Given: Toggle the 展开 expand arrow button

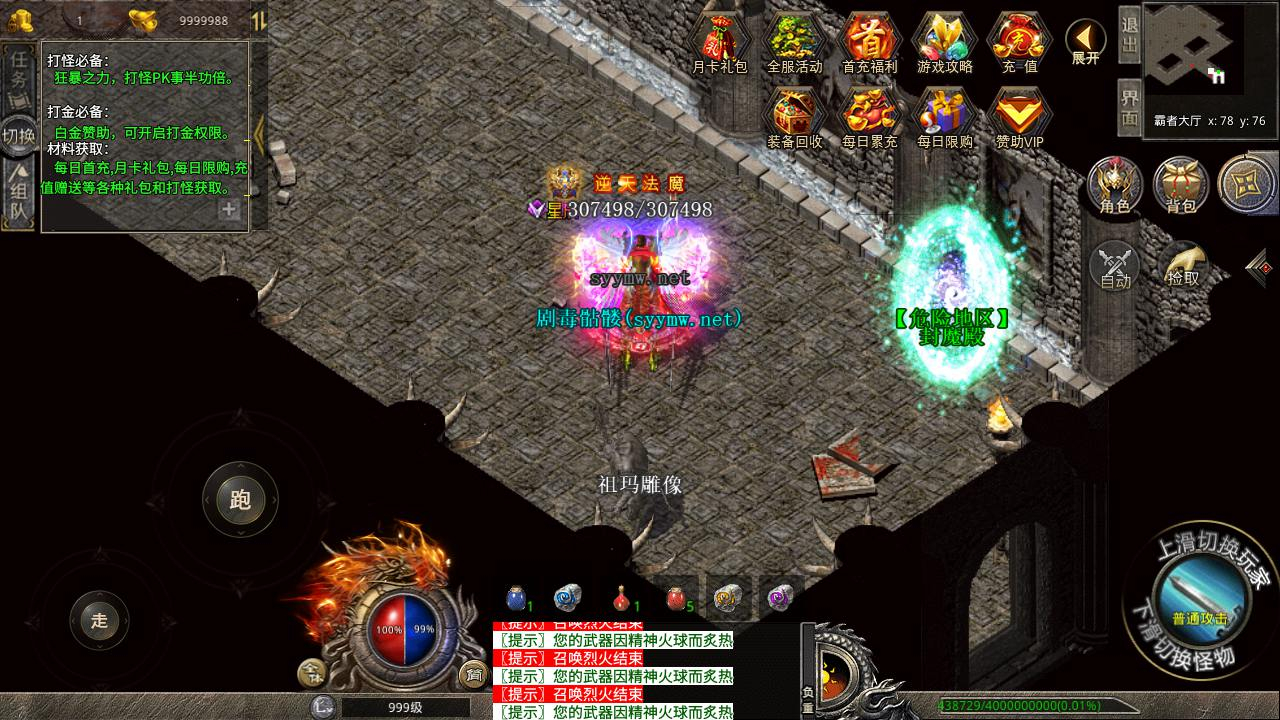Looking at the screenshot, I should tap(1085, 42).
